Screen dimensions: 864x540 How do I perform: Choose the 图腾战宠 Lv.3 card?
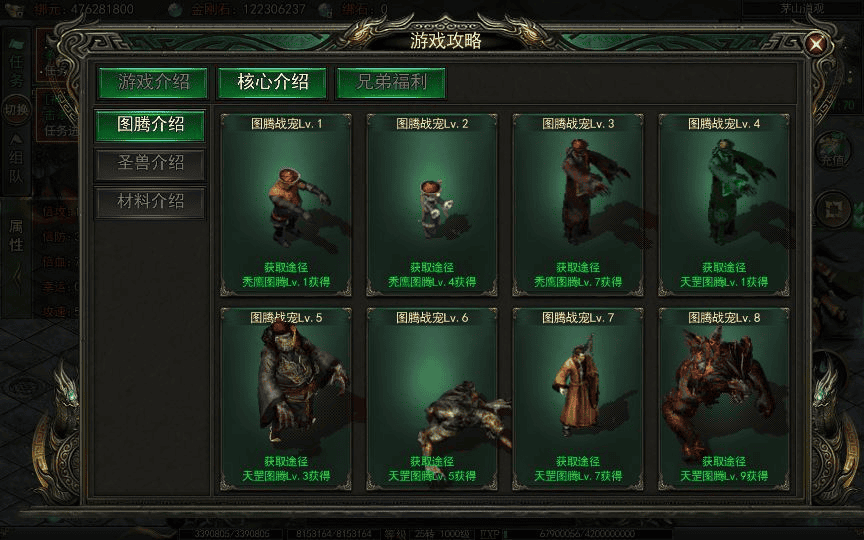(x=578, y=203)
